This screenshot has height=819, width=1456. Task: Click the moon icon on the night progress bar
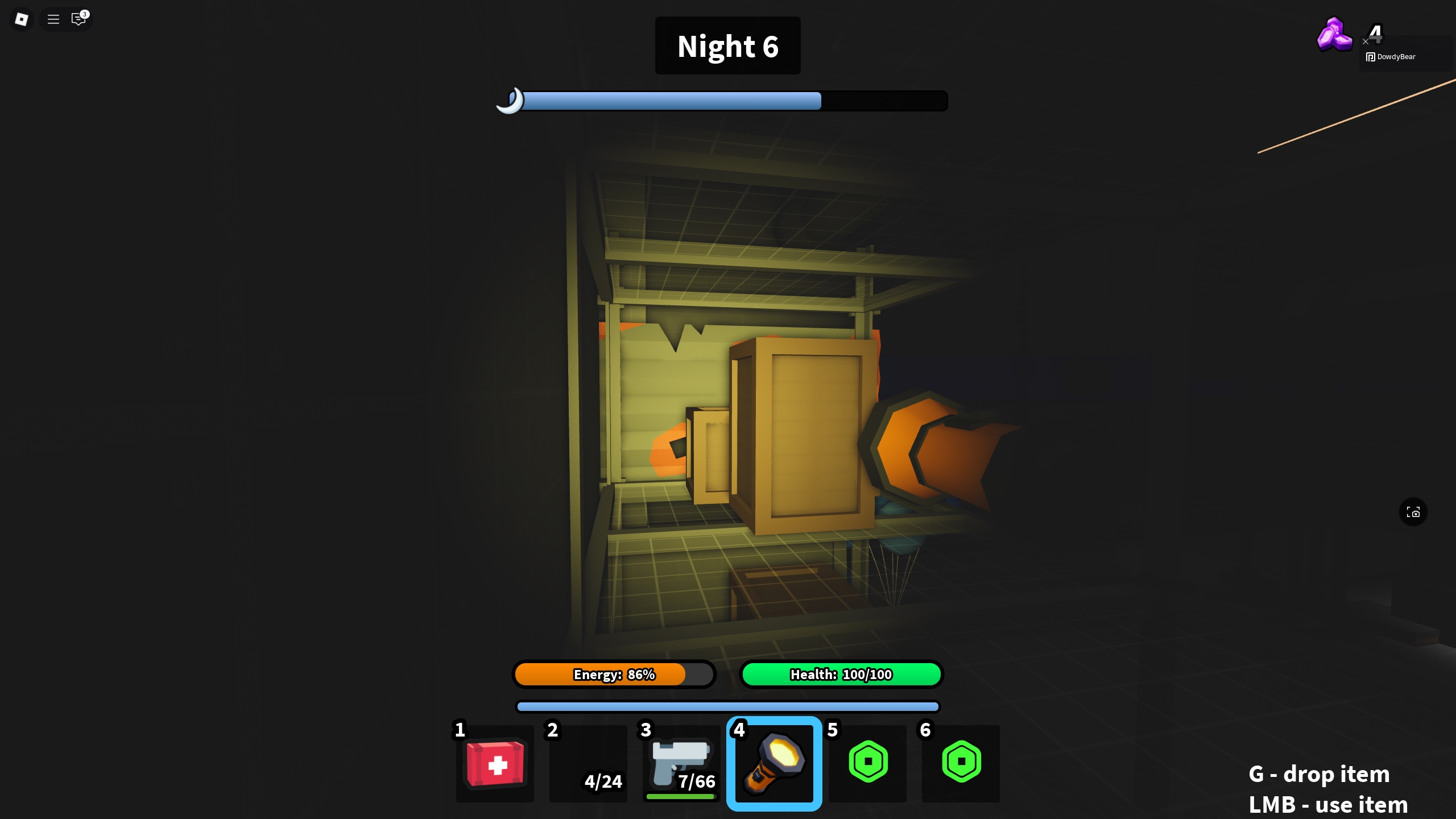click(510, 101)
